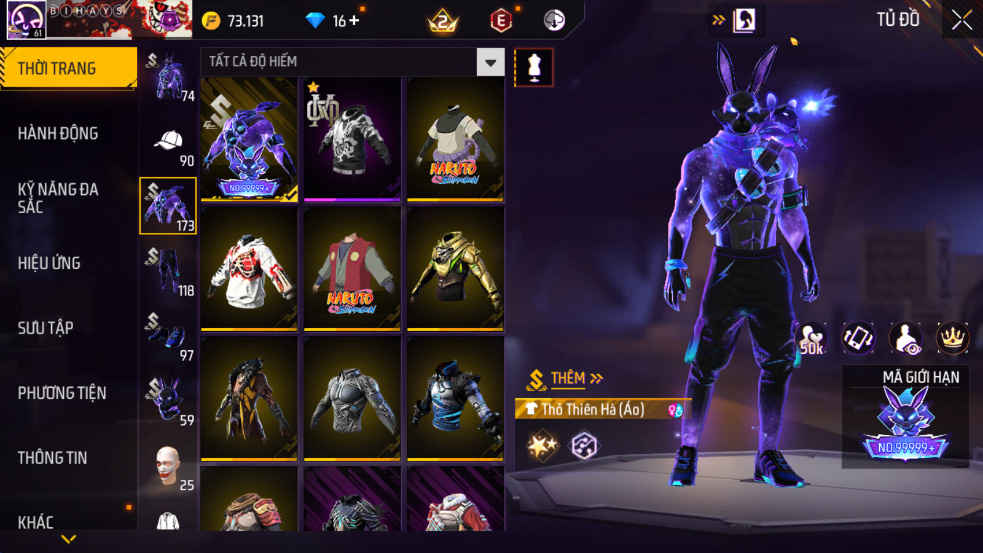Pick the bald head mask category
This screenshot has width=983, height=553.
pyautogui.click(x=168, y=466)
